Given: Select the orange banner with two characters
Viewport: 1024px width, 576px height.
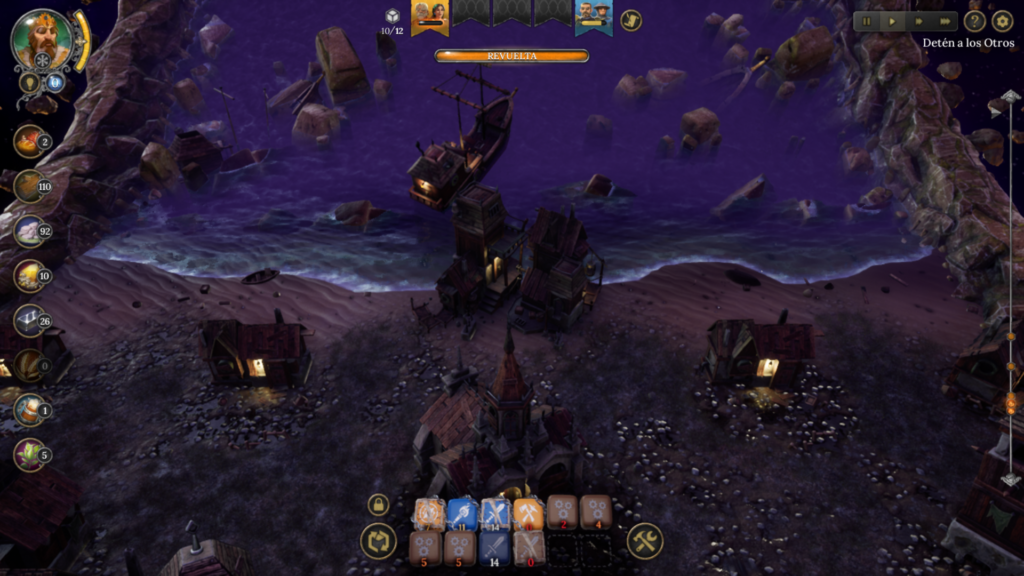Looking at the screenshot, I should pos(430,15).
